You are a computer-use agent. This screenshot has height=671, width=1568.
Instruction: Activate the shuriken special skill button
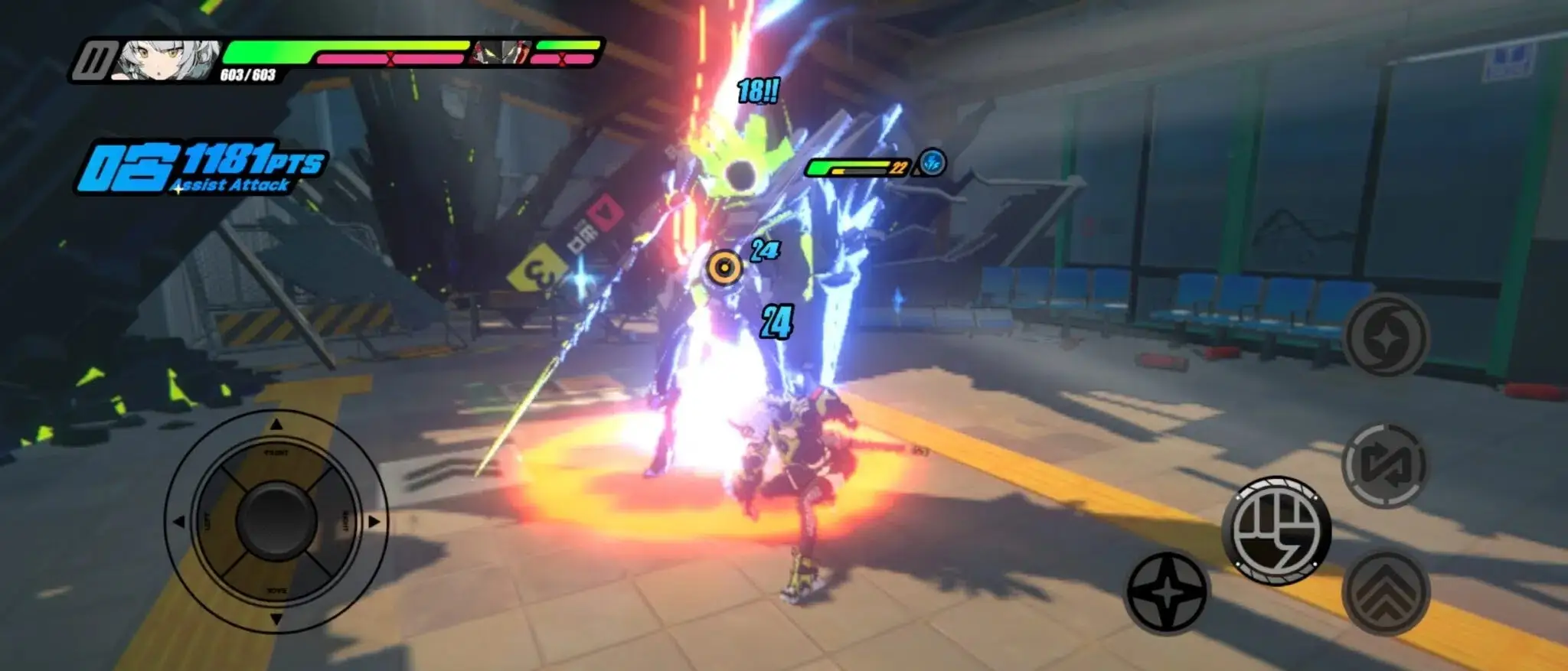point(1167,591)
